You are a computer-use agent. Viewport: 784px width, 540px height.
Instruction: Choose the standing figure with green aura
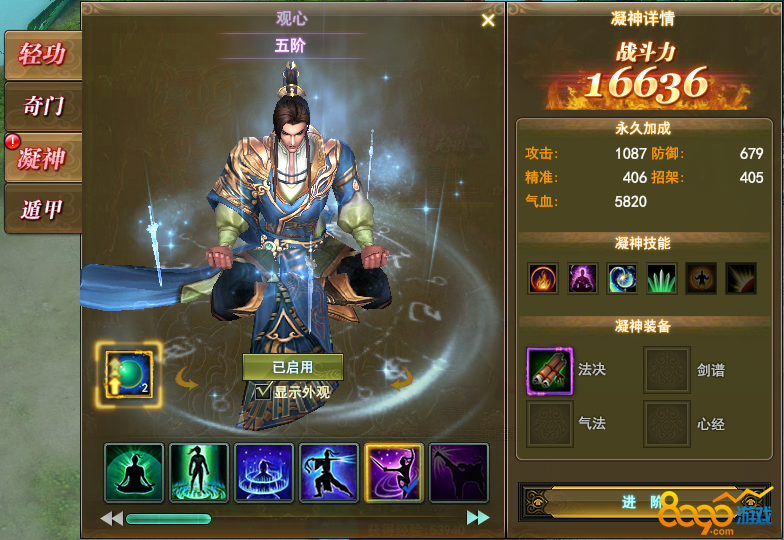198,472
